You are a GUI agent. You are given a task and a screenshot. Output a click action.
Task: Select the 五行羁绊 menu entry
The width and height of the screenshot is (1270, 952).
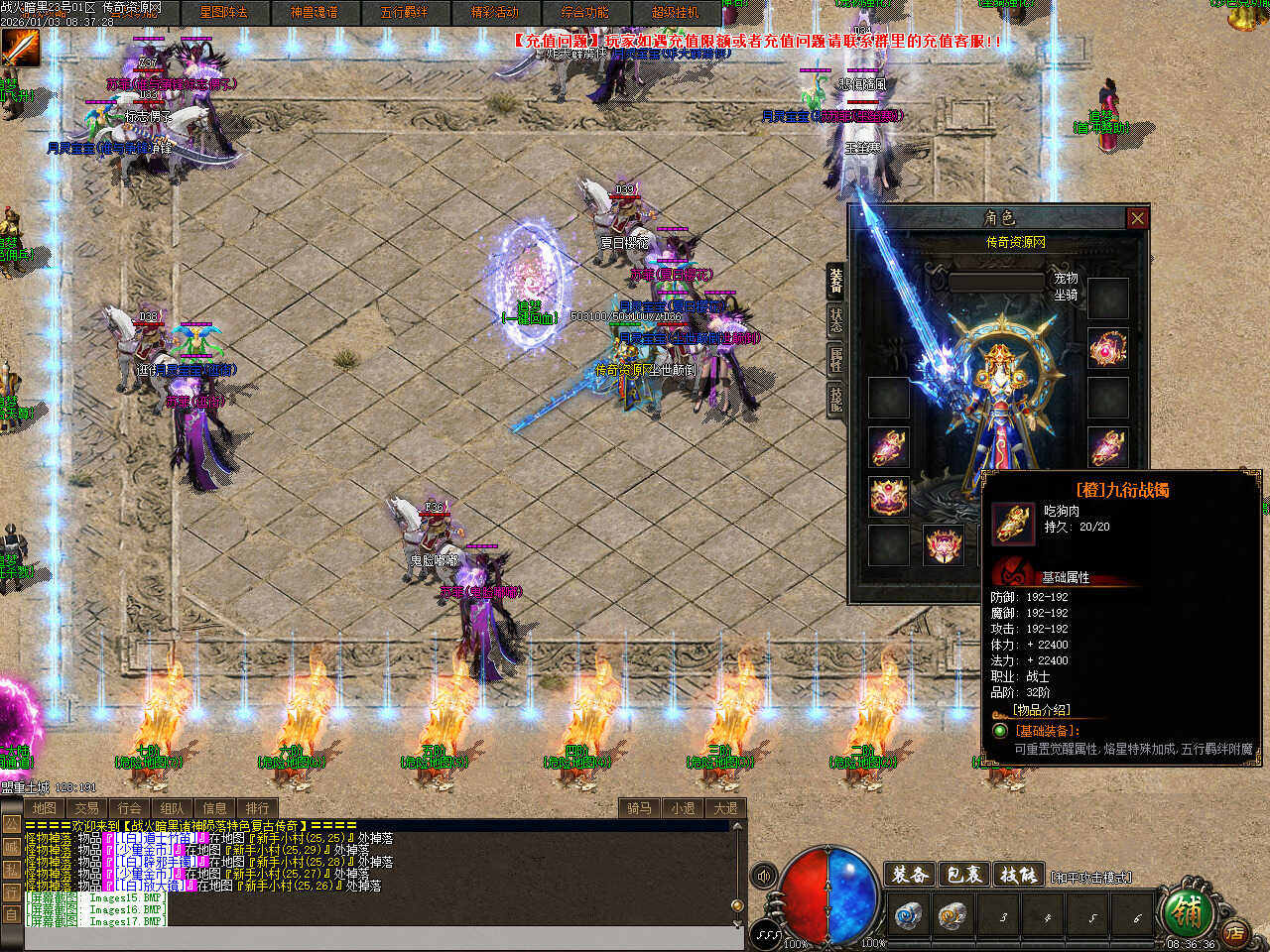pyautogui.click(x=404, y=12)
